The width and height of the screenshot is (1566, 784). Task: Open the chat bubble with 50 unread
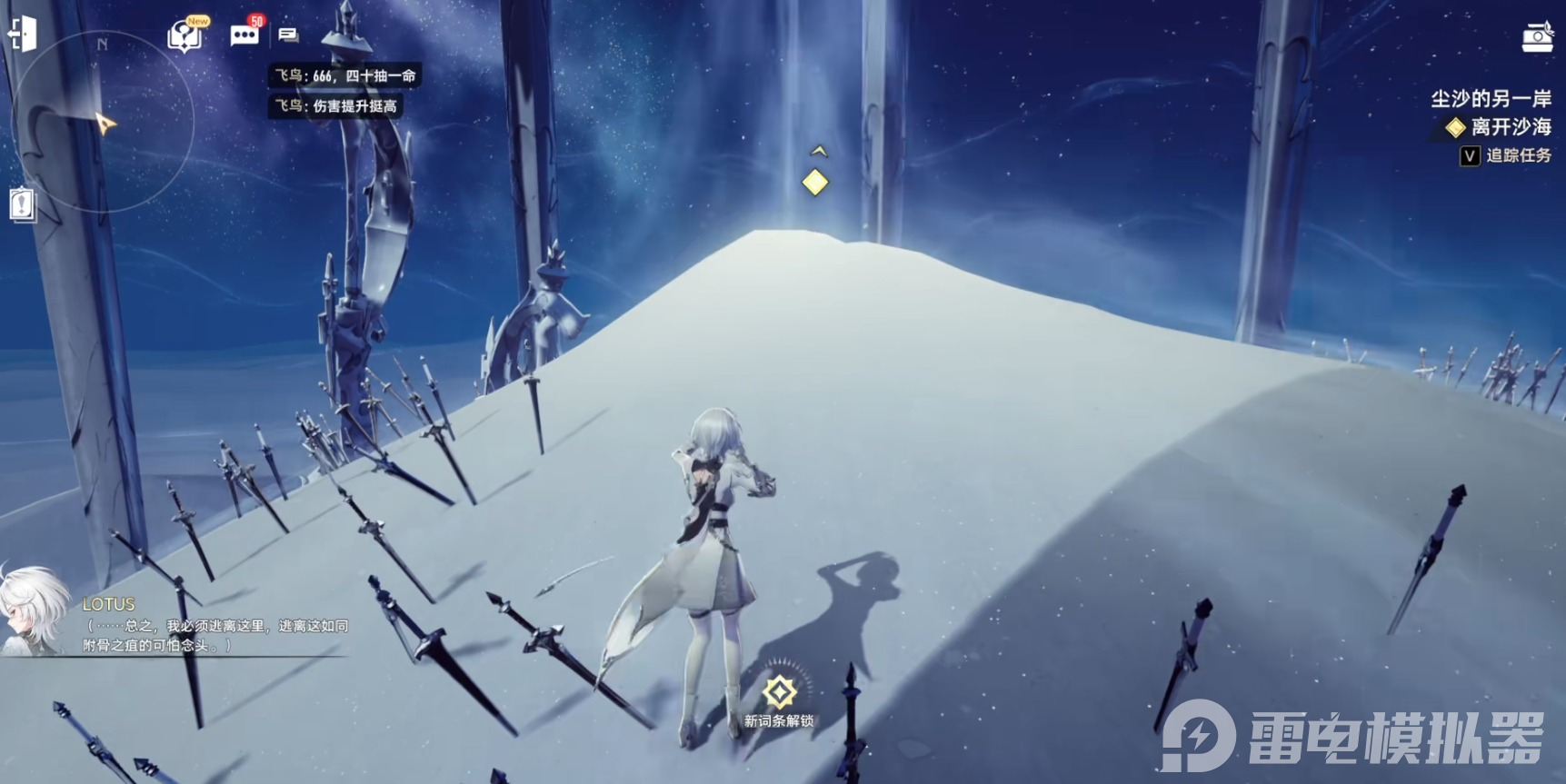pos(244,35)
